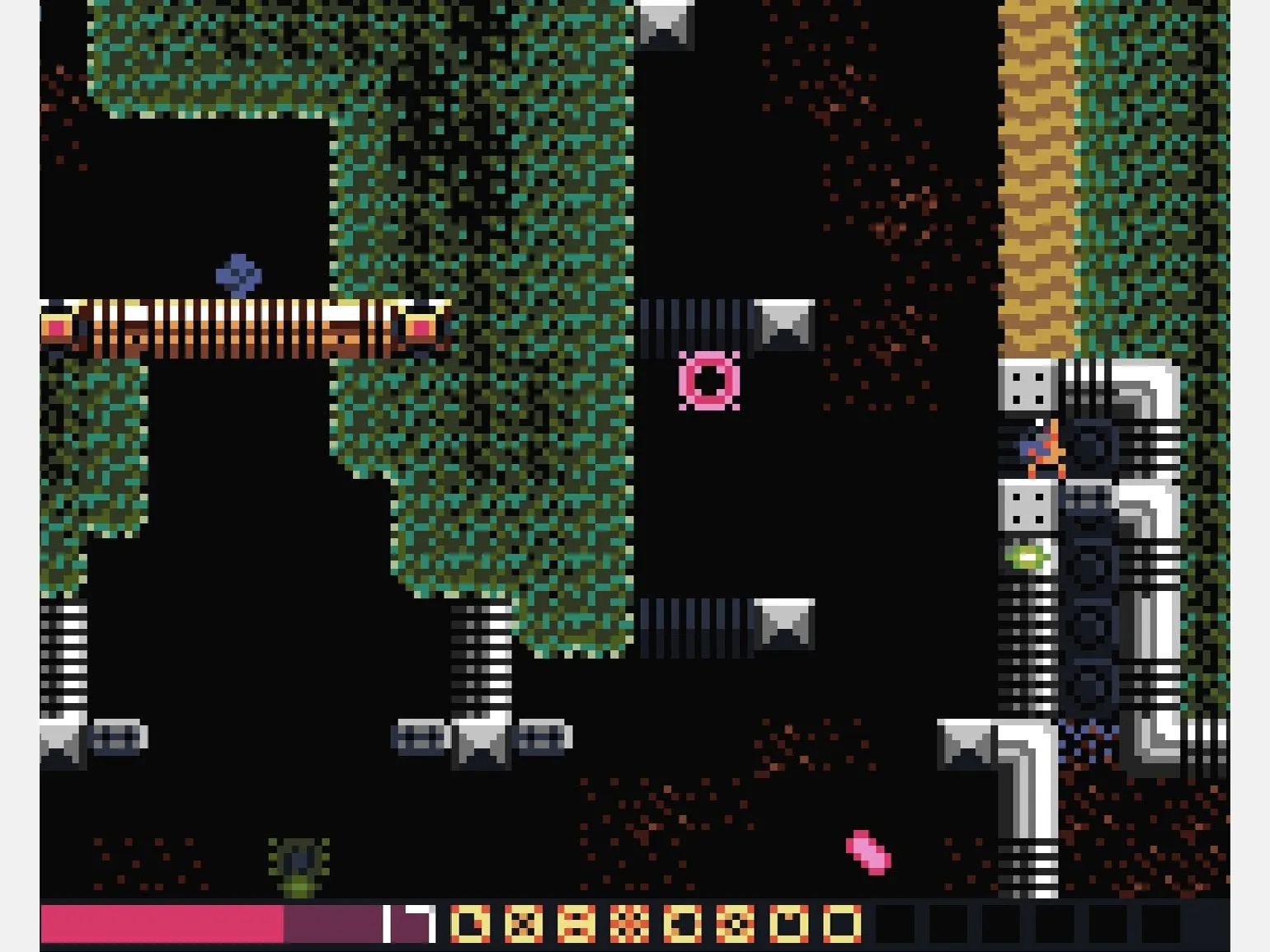The height and width of the screenshot is (952, 1270).
Task: Select the square icon with top-center notch
Action: 788,924
